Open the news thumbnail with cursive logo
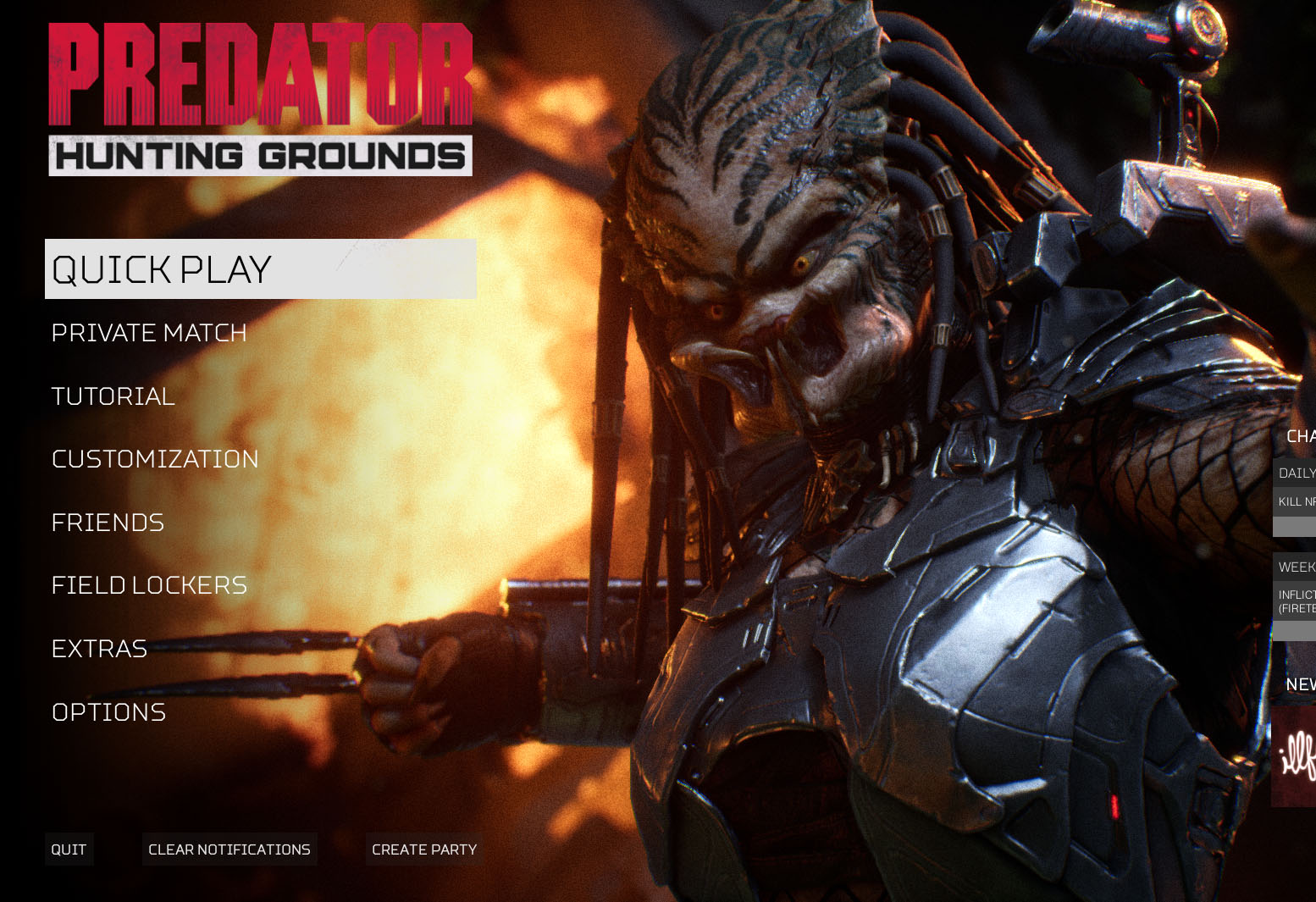This screenshot has height=902, width=1316. point(1295,756)
